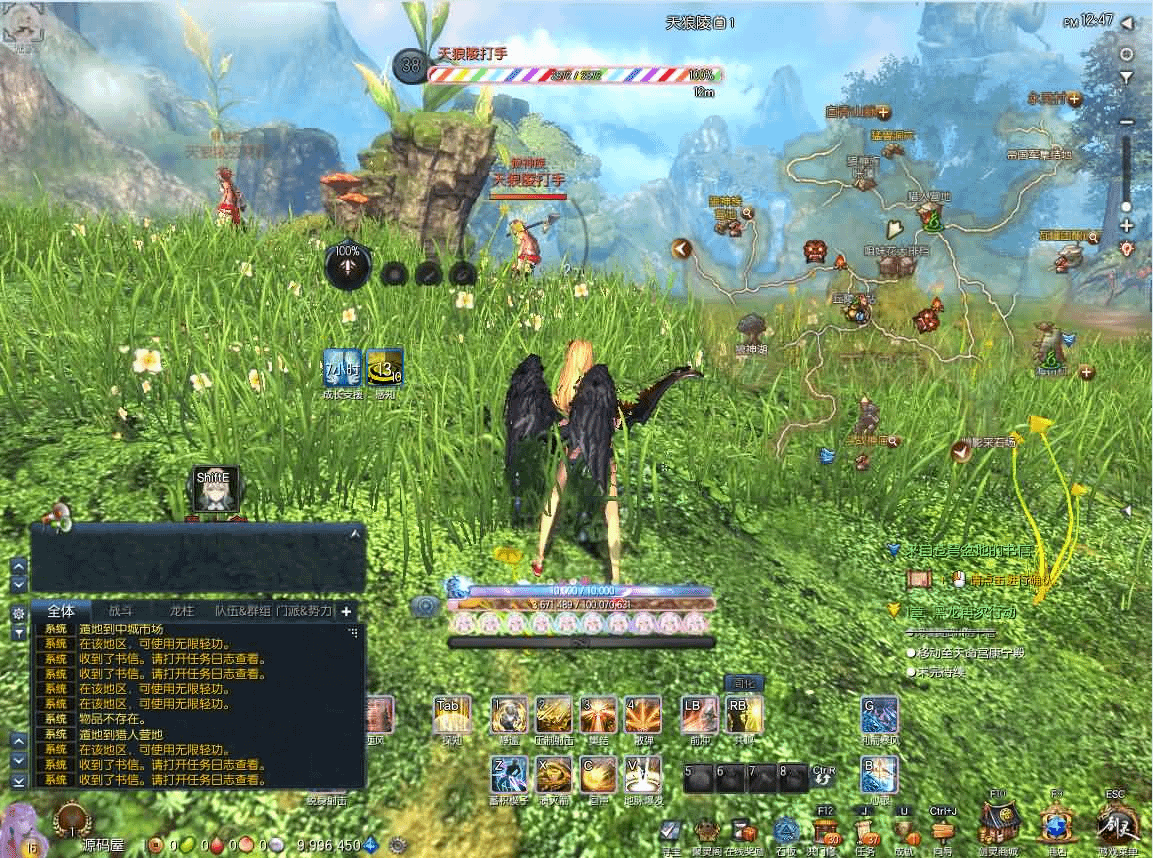Viewport: 1153px width, 858px height.
Task: Zoom in the map with plus button
Action: 1127,226
